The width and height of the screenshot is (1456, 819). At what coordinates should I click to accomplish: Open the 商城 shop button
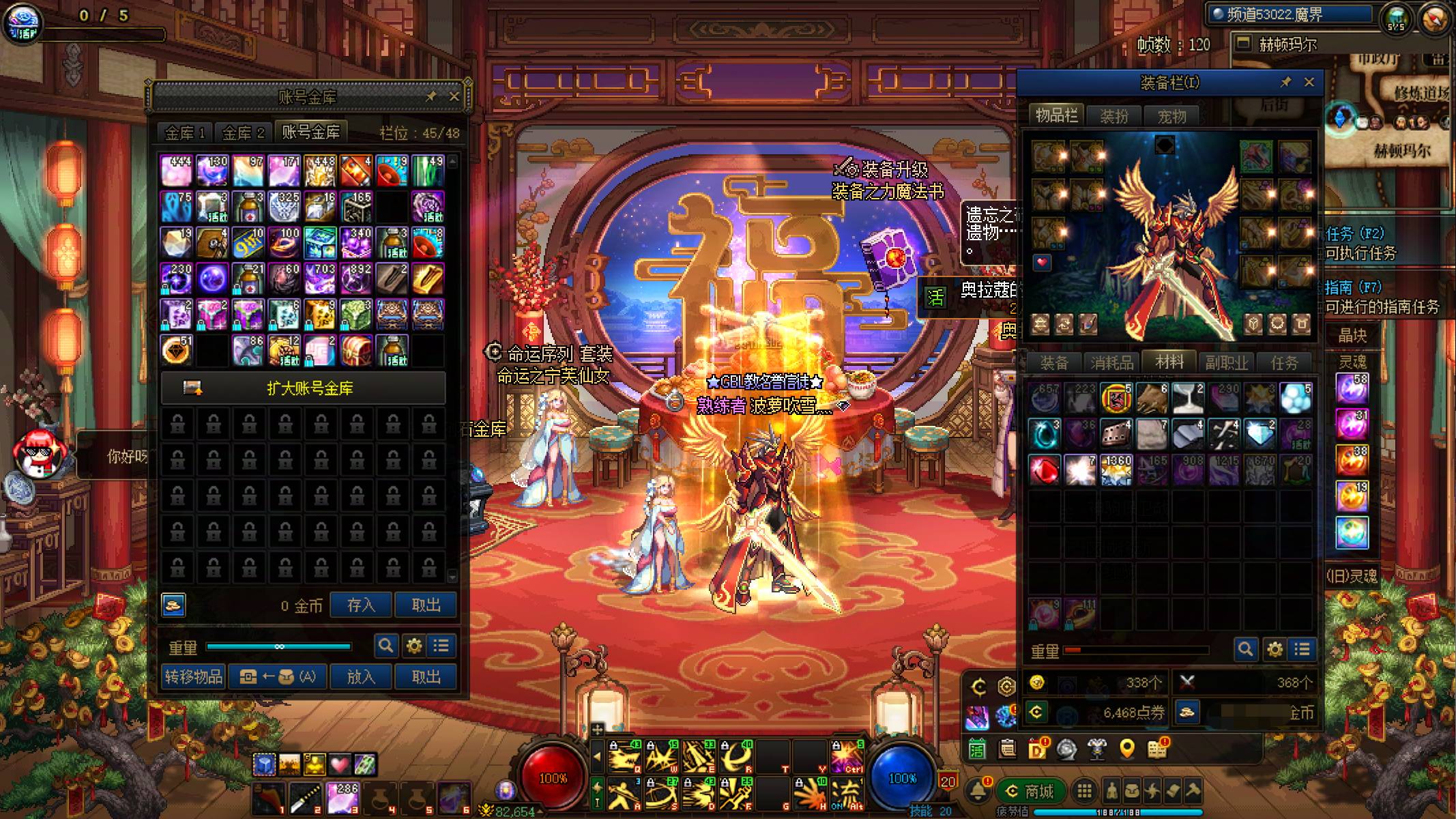point(1030,791)
